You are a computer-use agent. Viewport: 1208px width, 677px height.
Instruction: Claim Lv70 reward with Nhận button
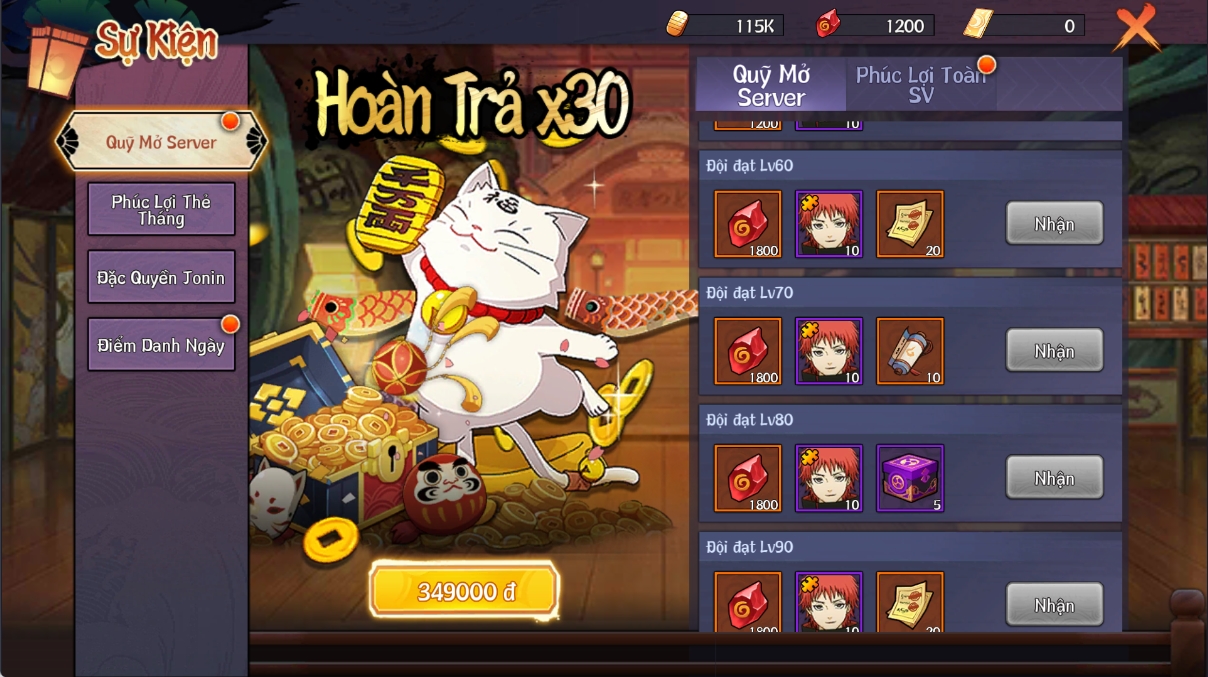(x=1054, y=350)
